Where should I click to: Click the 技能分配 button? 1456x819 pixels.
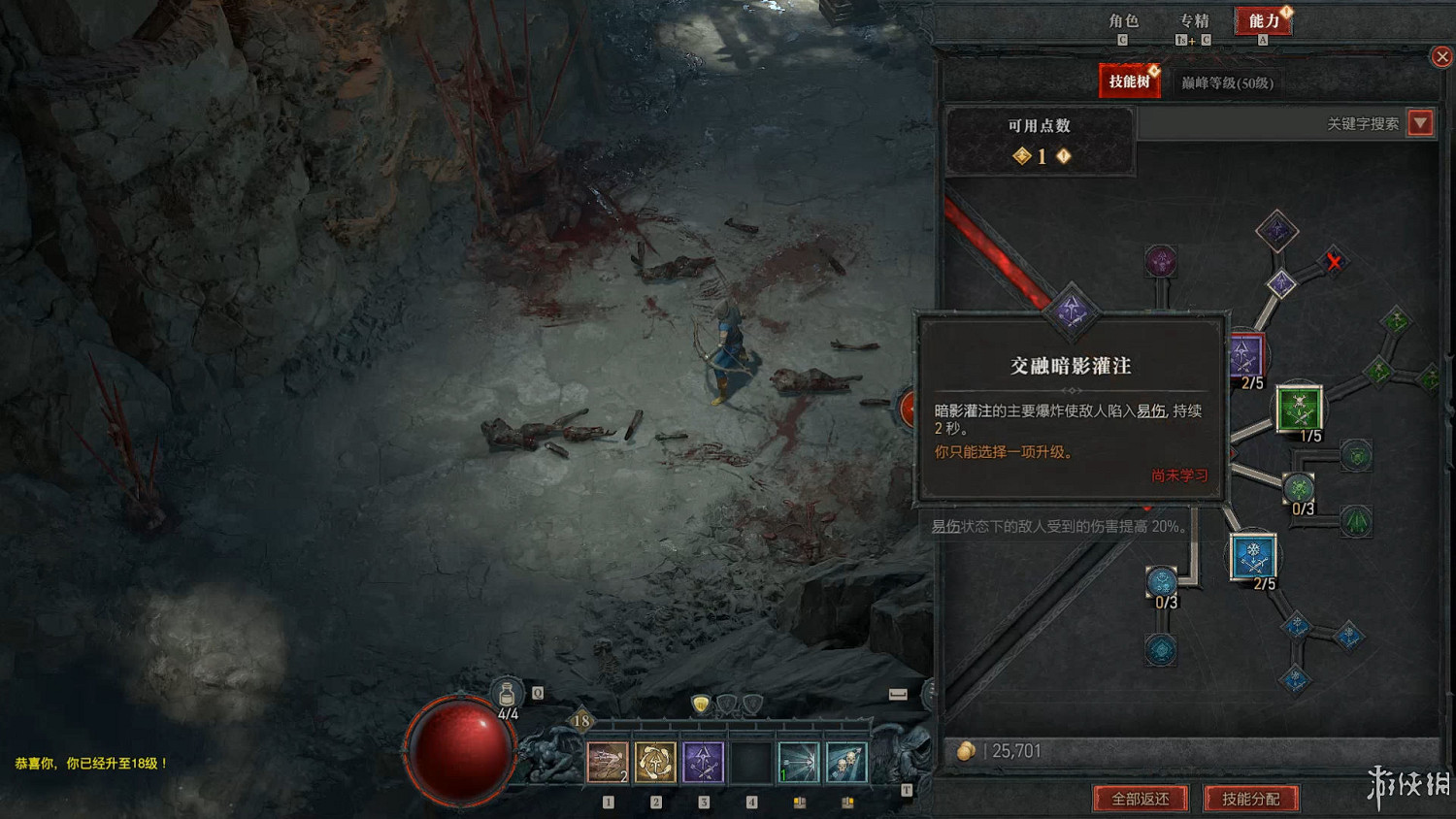[1251, 799]
